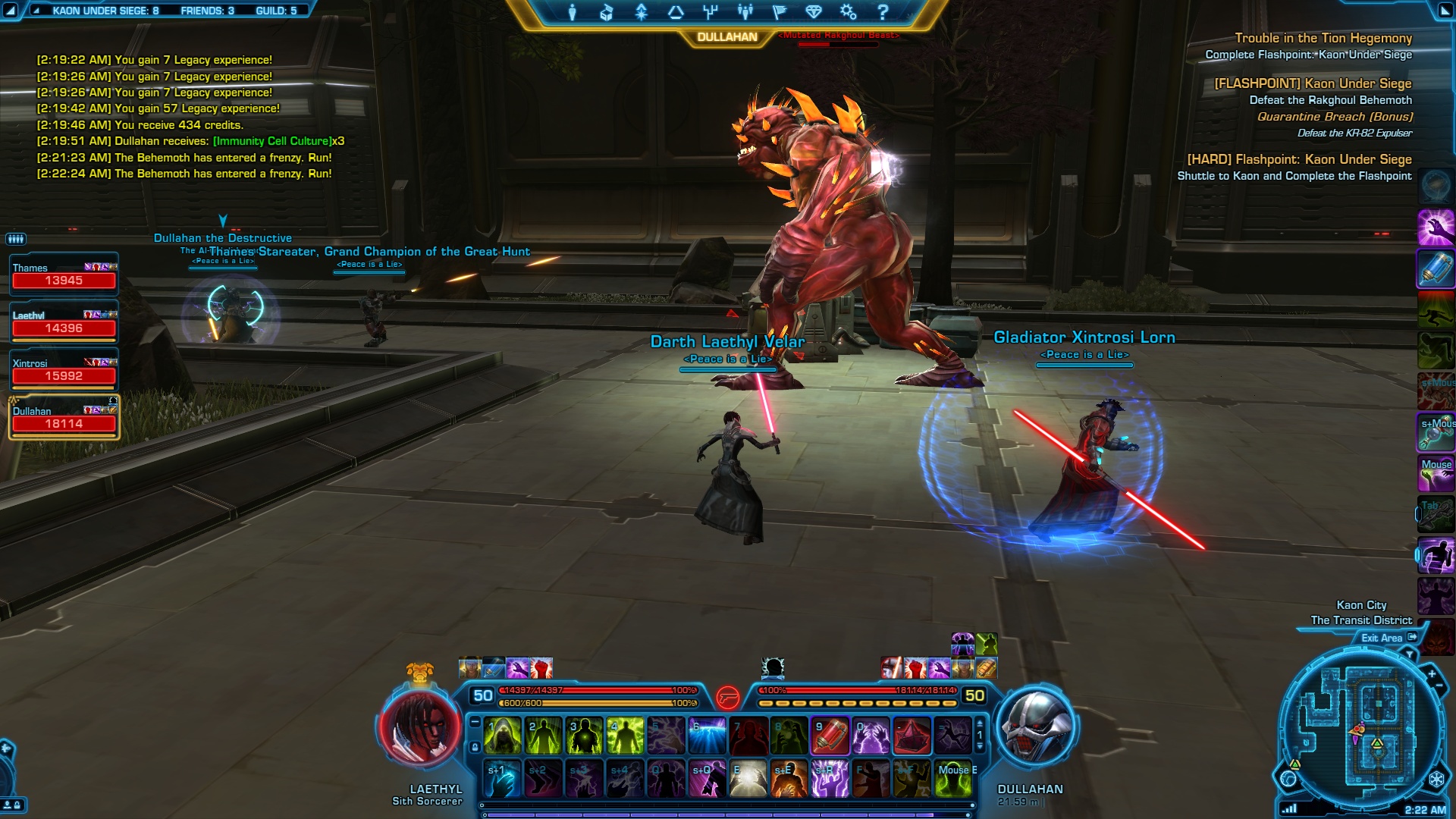Zoom out the minimap with the minus button

(1439, 686)
